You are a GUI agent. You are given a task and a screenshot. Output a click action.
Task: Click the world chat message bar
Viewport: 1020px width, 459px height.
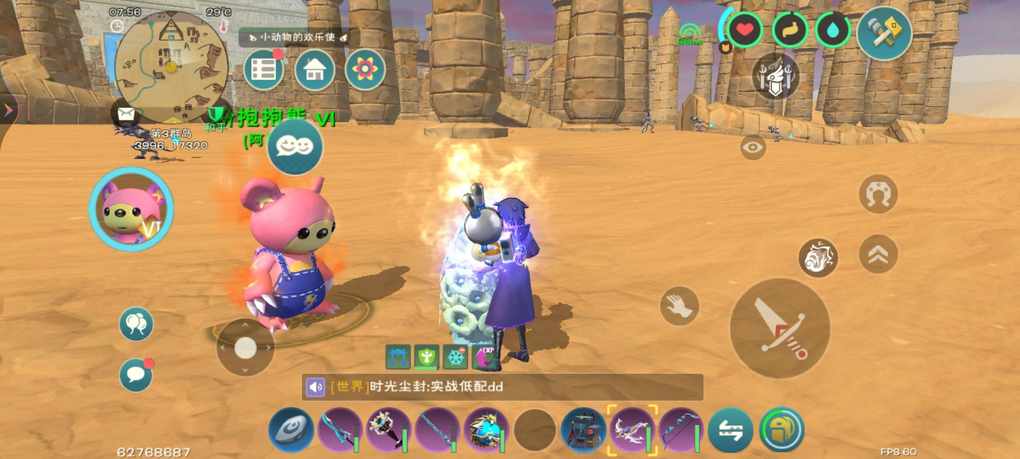(503, 387)
